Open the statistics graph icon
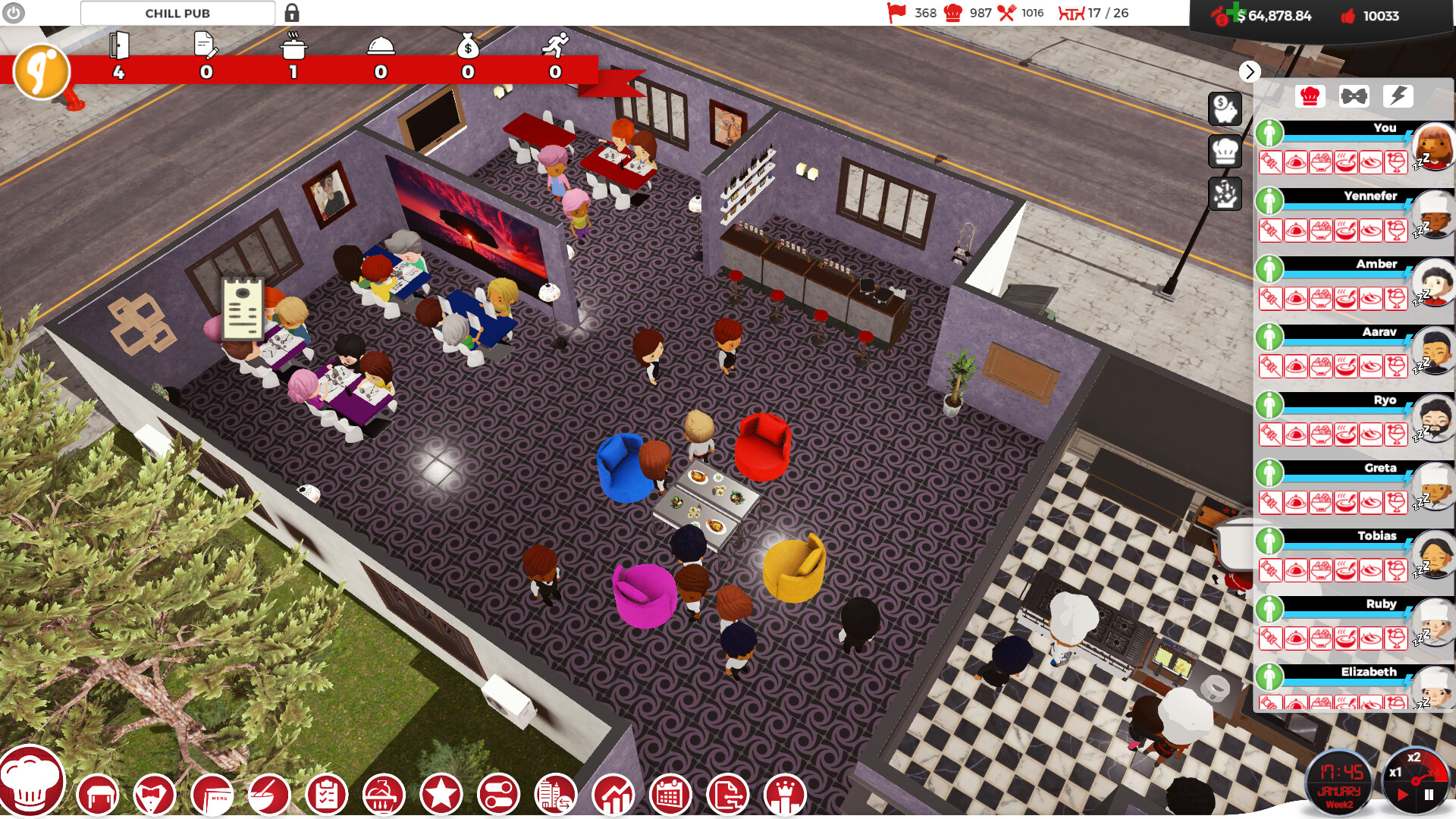This screenshot has width=1456, height=819. (x=613, y=794)
